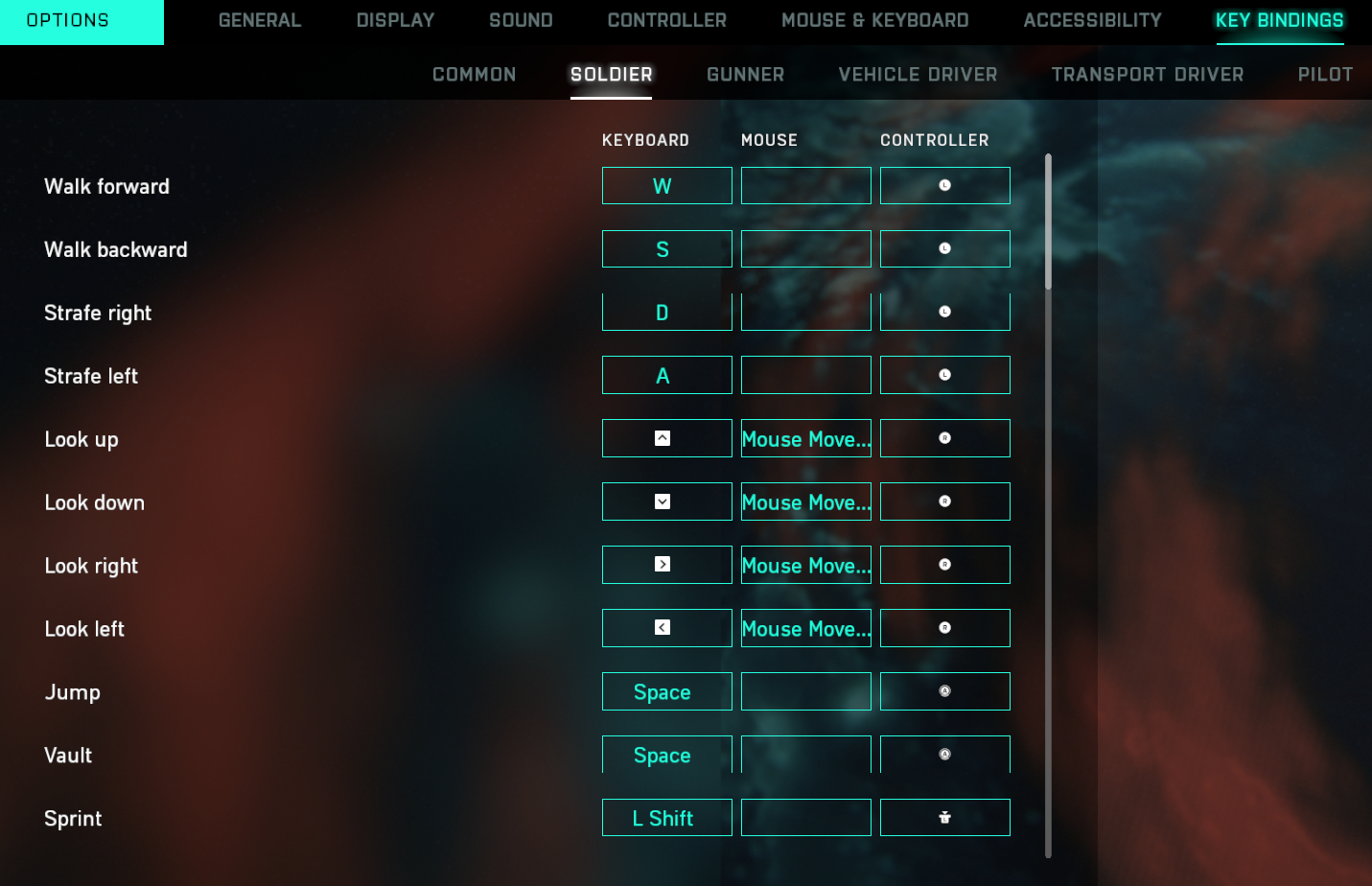This screenshot has height=886, width=1372.
Task: Change the Look up mouse binding
Action: click(x=805, y=439)
